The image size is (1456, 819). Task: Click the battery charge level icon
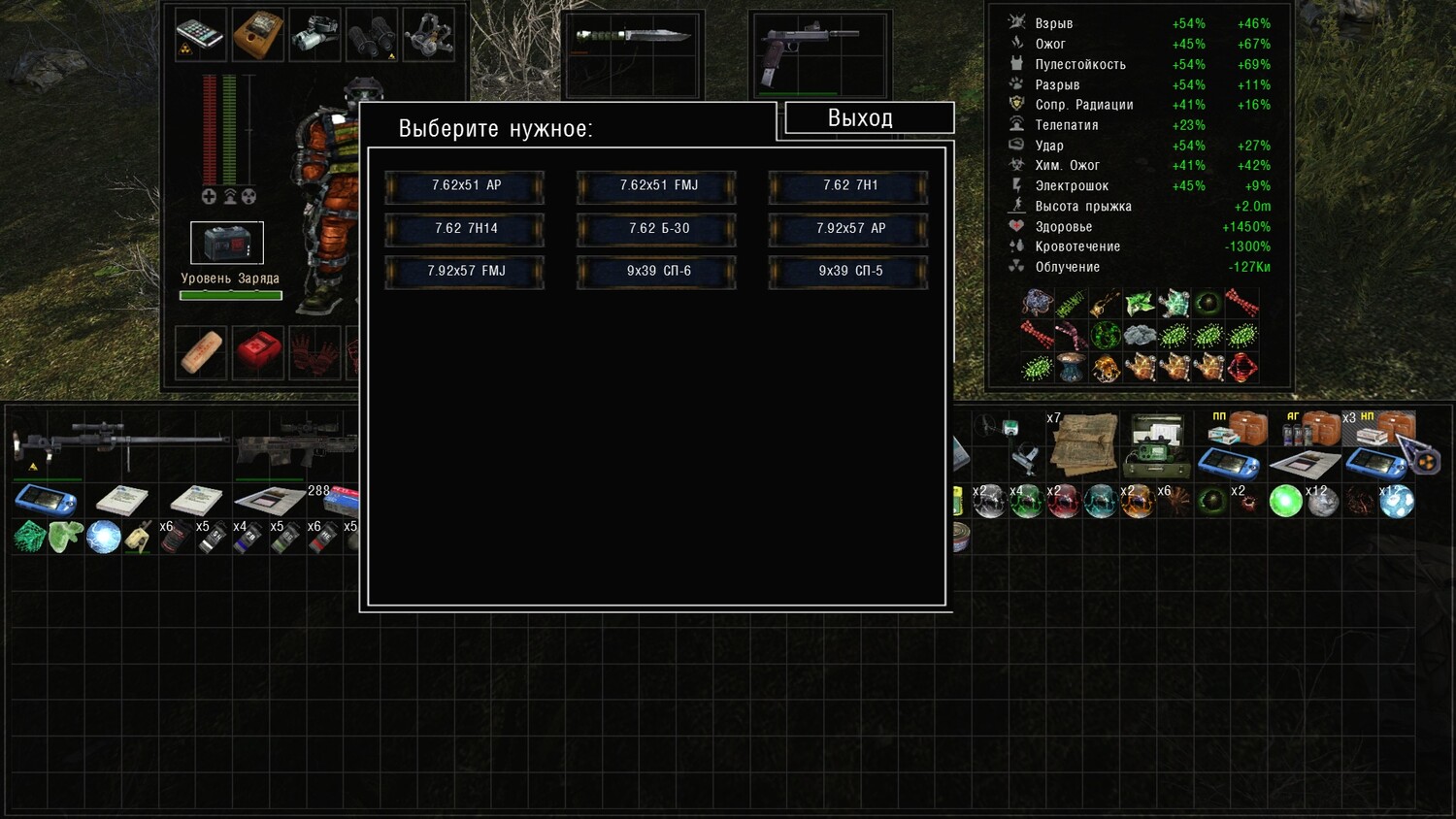click(x=227, y=243)
